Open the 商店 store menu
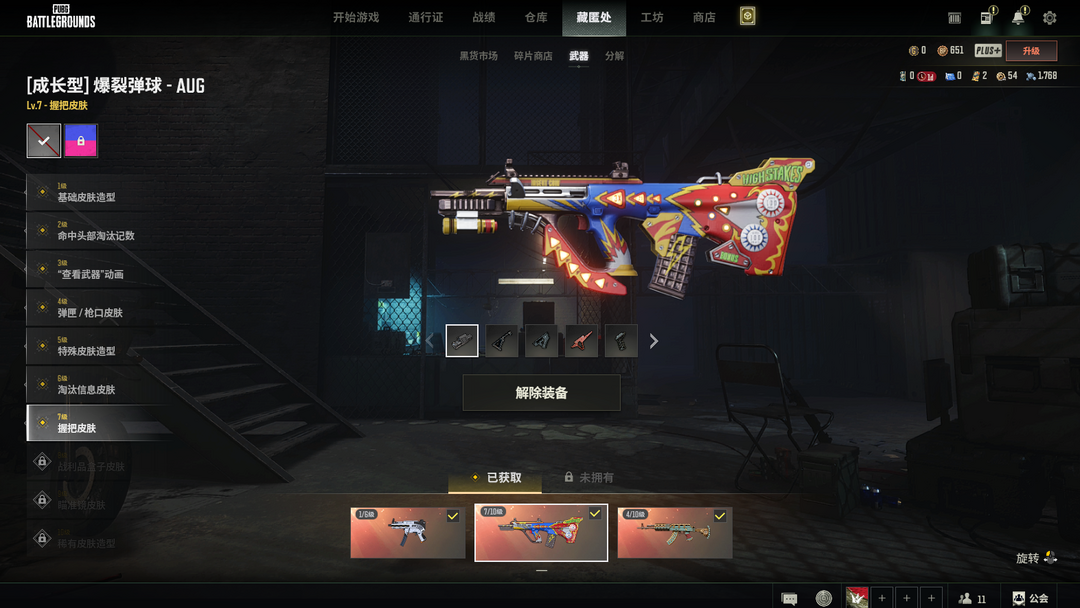This screenshot has width=1080, height=608. (704, 18)
